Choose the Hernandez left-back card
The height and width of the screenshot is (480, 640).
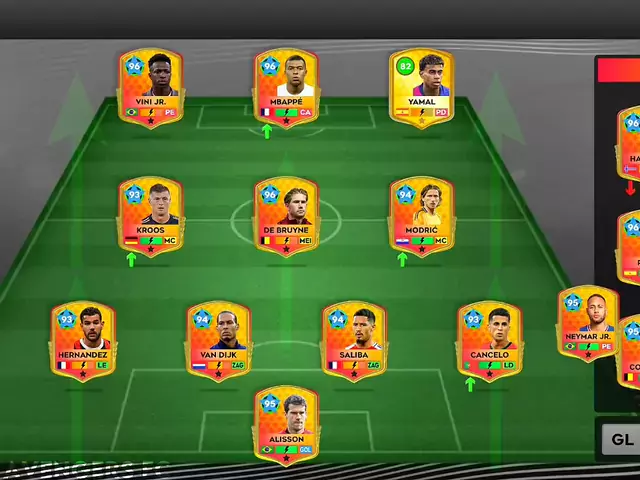pyautogui.click(x=83, y=342)
